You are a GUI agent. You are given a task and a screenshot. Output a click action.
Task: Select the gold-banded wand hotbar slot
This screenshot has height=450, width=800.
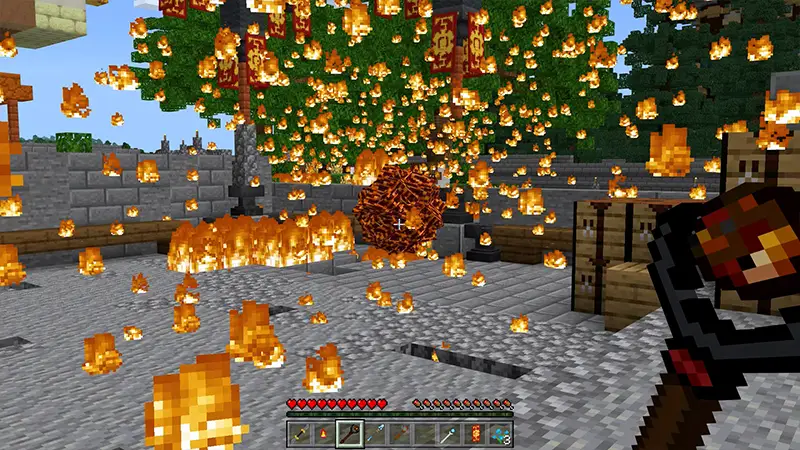299,433
